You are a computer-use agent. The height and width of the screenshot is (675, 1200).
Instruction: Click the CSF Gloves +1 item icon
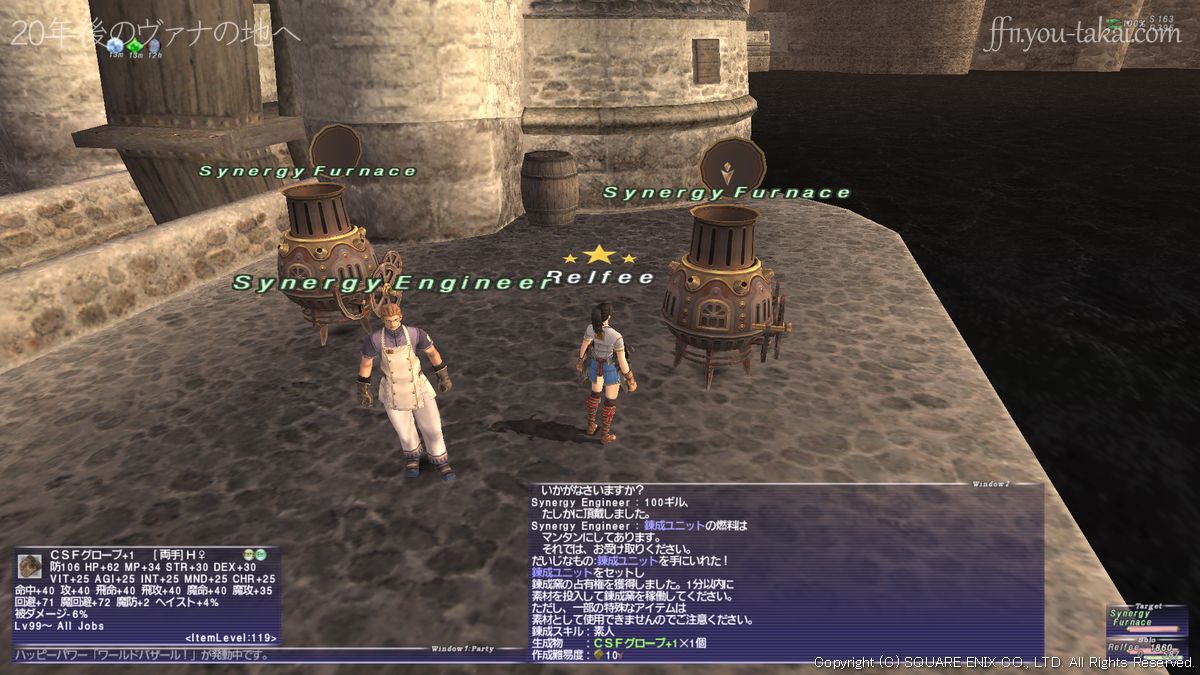[x=29, y=566]
